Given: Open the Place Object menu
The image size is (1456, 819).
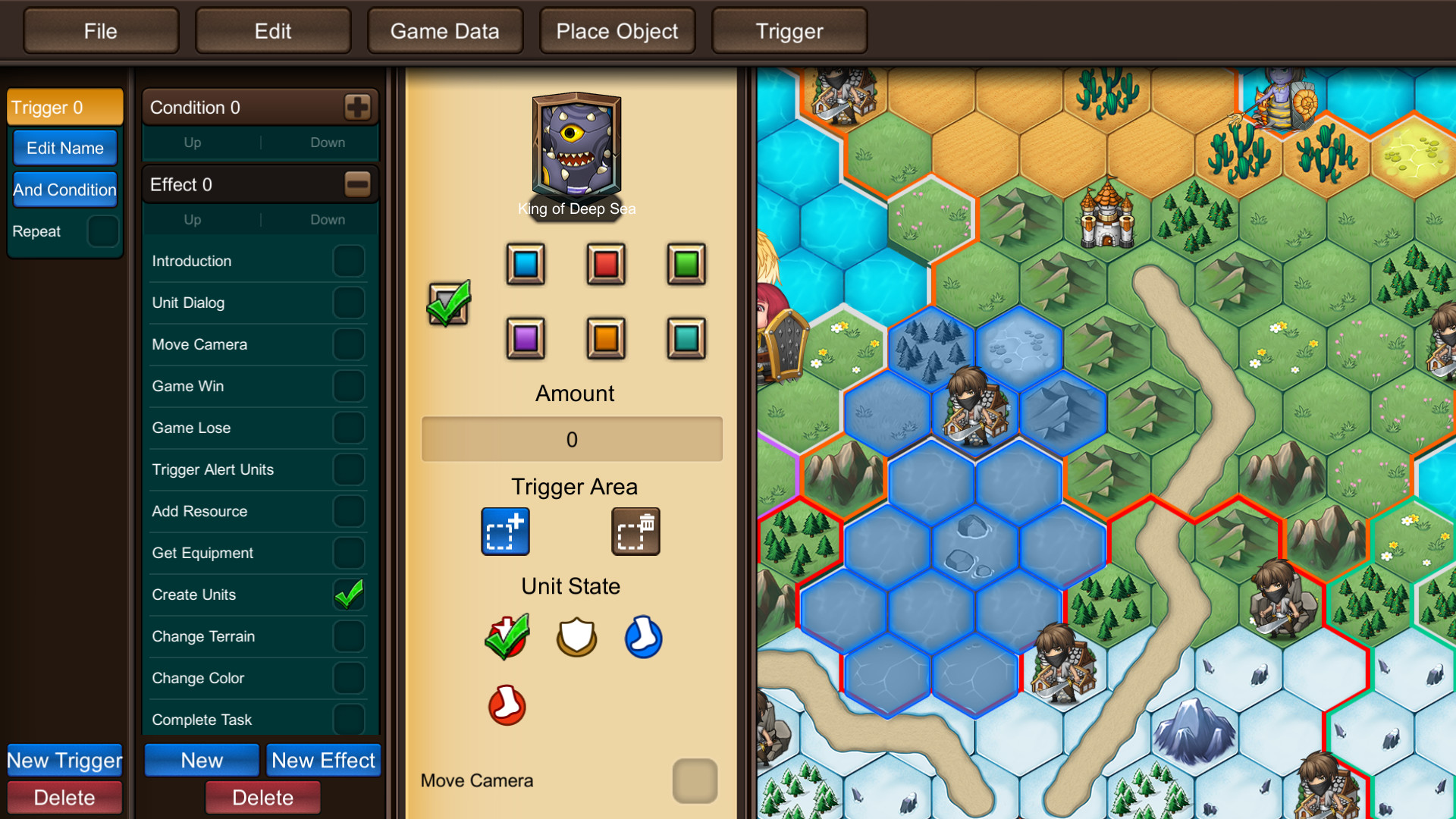Looking at the screenshot, I should [617, 30].
